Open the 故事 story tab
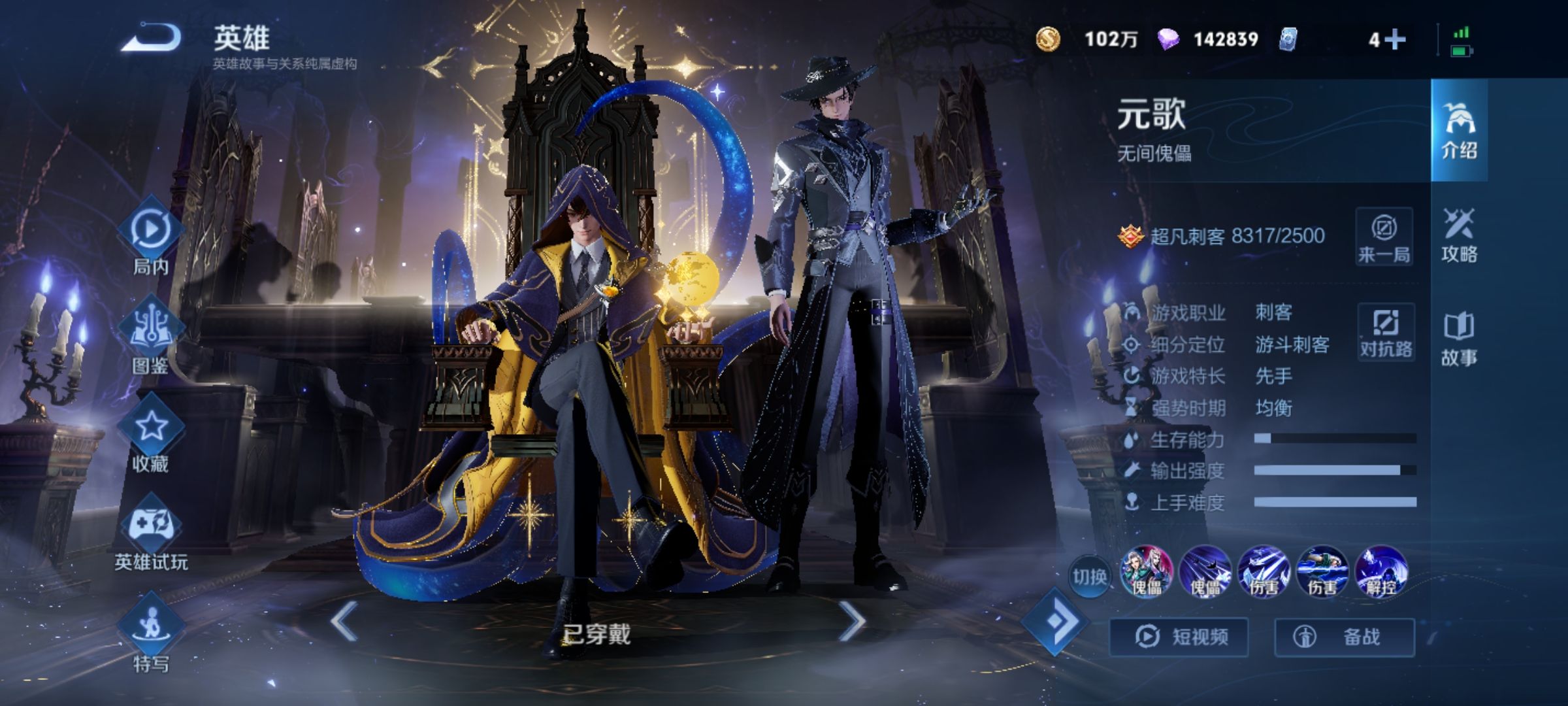Viewport: 1568px width, 706px height. (x=1459, y=339)
